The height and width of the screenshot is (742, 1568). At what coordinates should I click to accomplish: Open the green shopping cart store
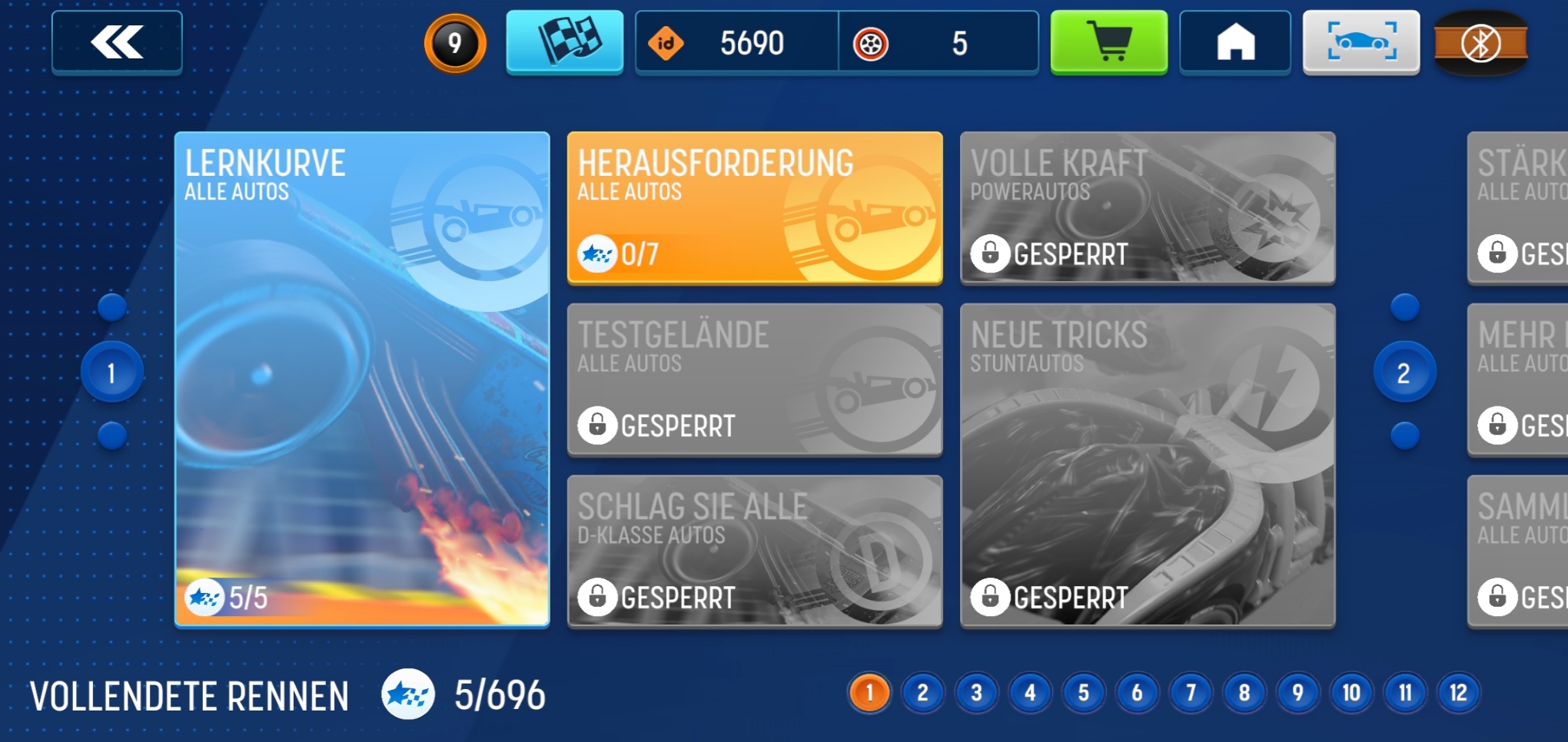click(1108, 42)
